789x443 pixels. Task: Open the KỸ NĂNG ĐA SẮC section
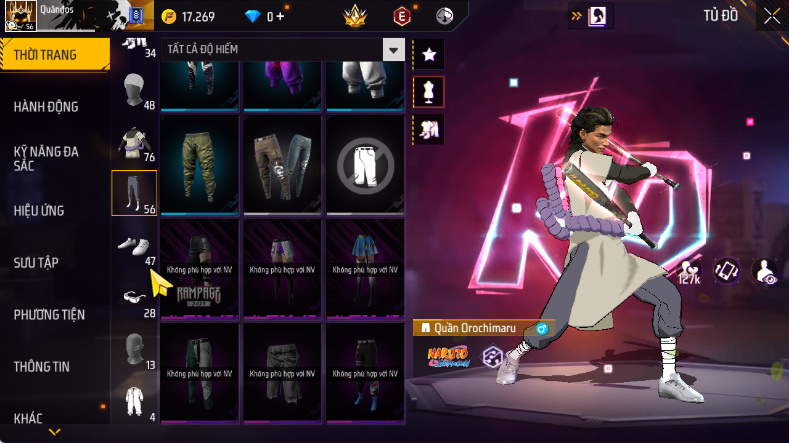point(46,158)
